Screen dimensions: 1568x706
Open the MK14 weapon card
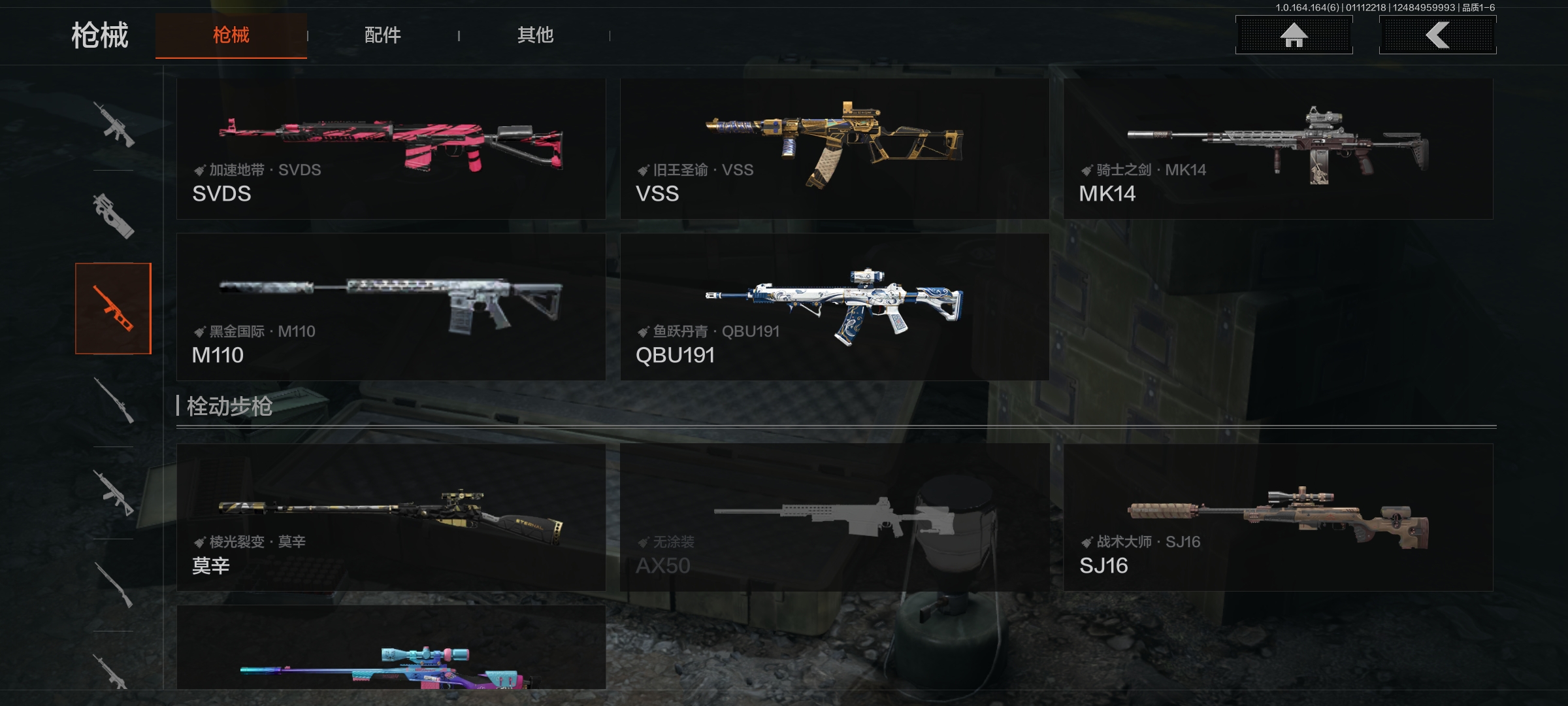click(1278, 149)
